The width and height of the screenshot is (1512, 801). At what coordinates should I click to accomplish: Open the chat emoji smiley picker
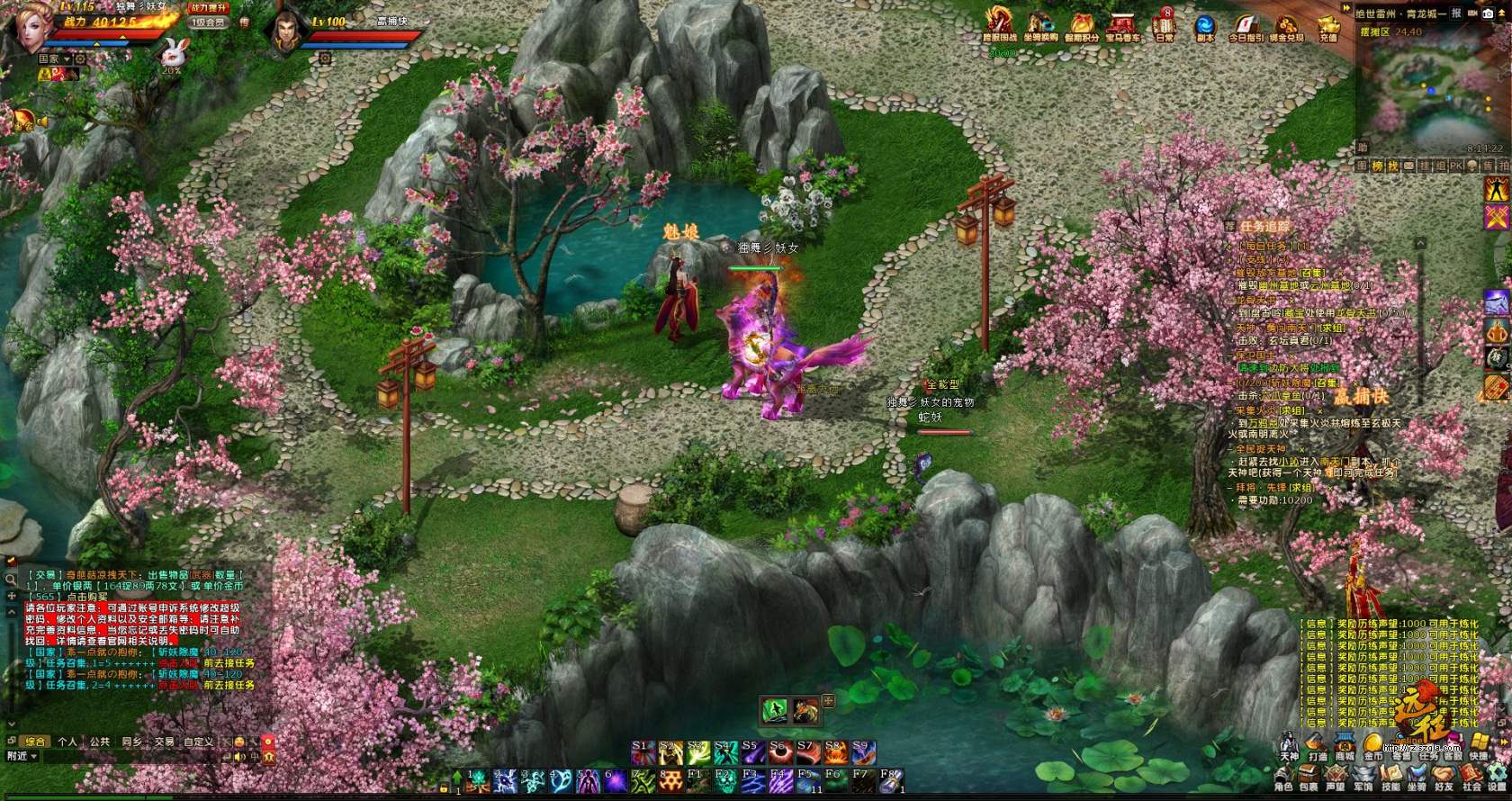coord(238,742)
